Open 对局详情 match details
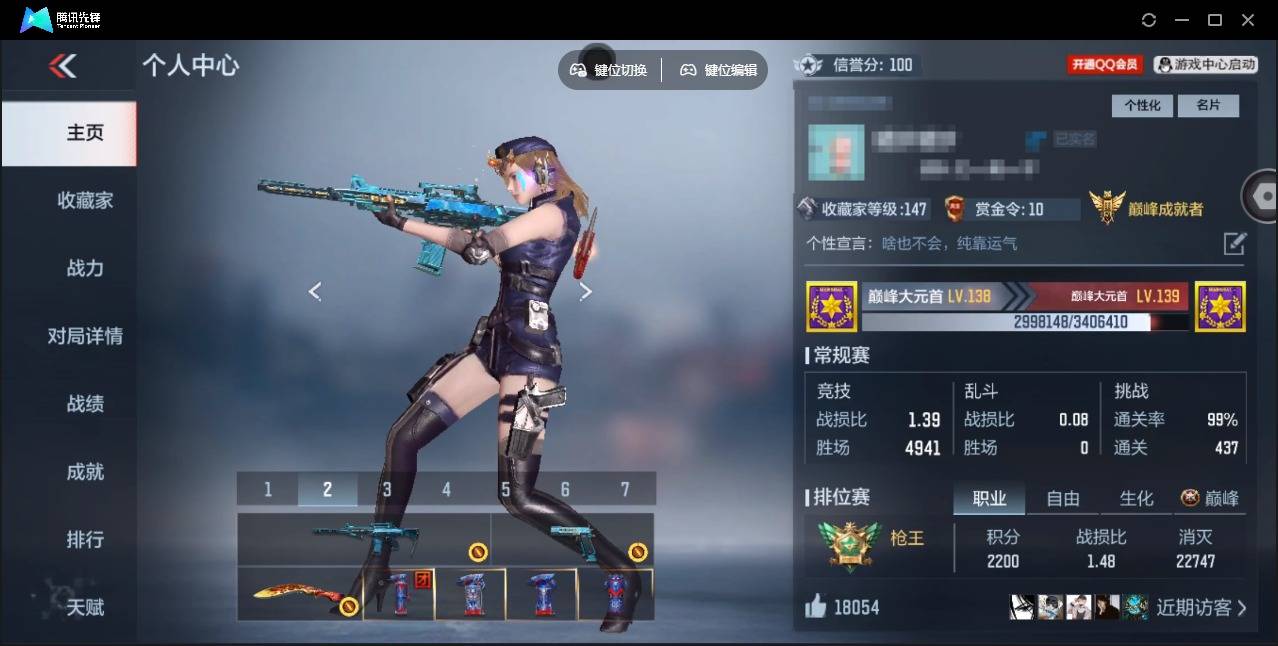The width and height of the screenshot is (1278, 646). tap(85, 336)
